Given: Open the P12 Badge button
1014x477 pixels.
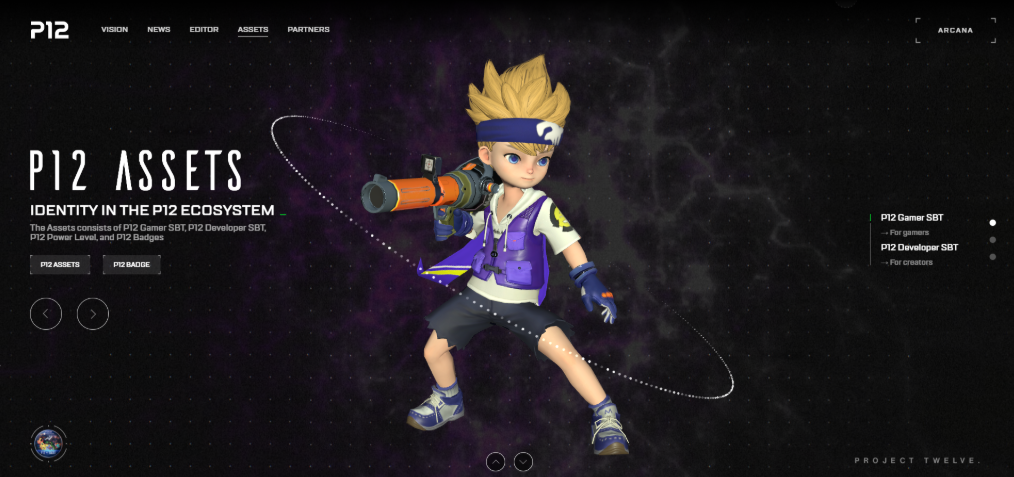Looking at the screenshot, I should pos(131,265).
